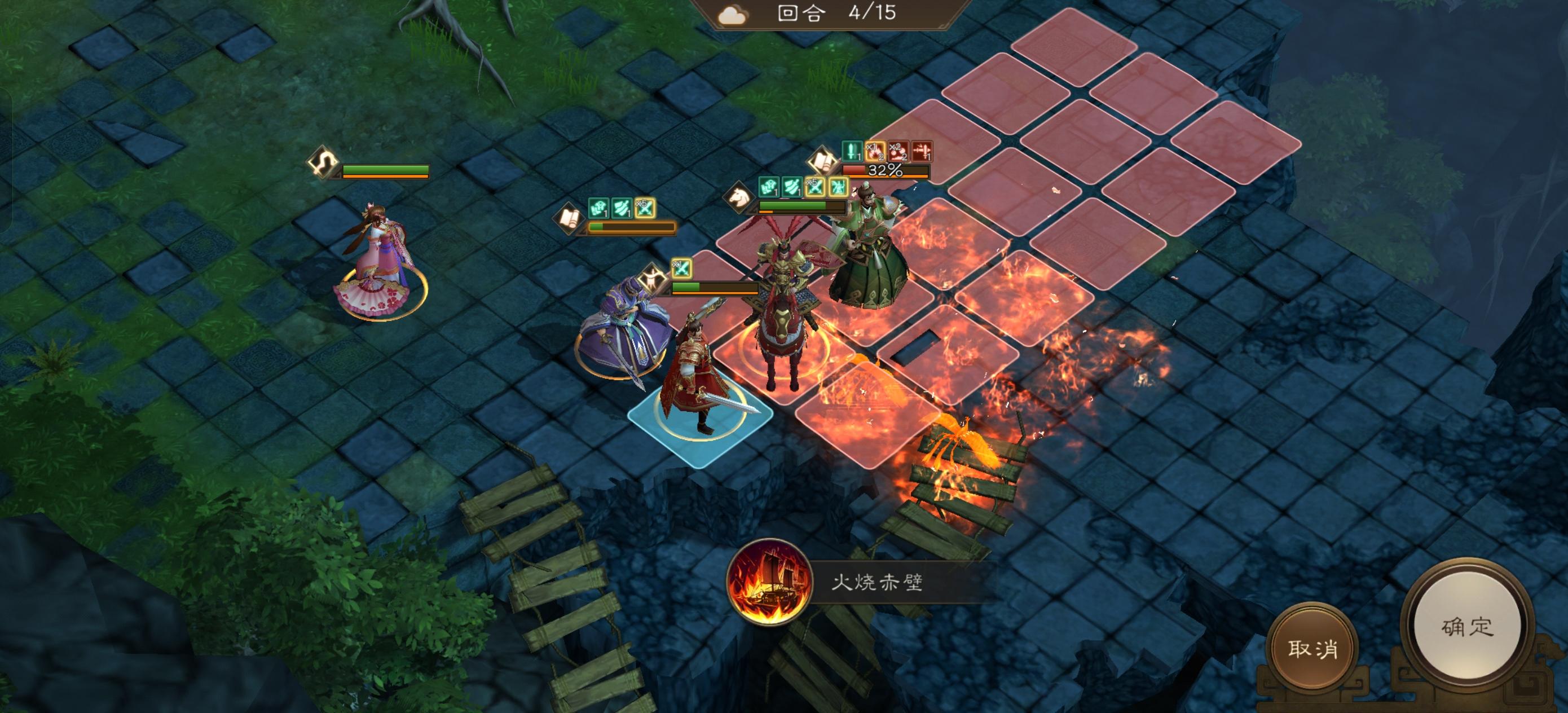Click the rightmost red crossed-weapons debuff icon
The height and width of the screenshot is (713, 1568).
pyautogui.click(x=923, y=152)
